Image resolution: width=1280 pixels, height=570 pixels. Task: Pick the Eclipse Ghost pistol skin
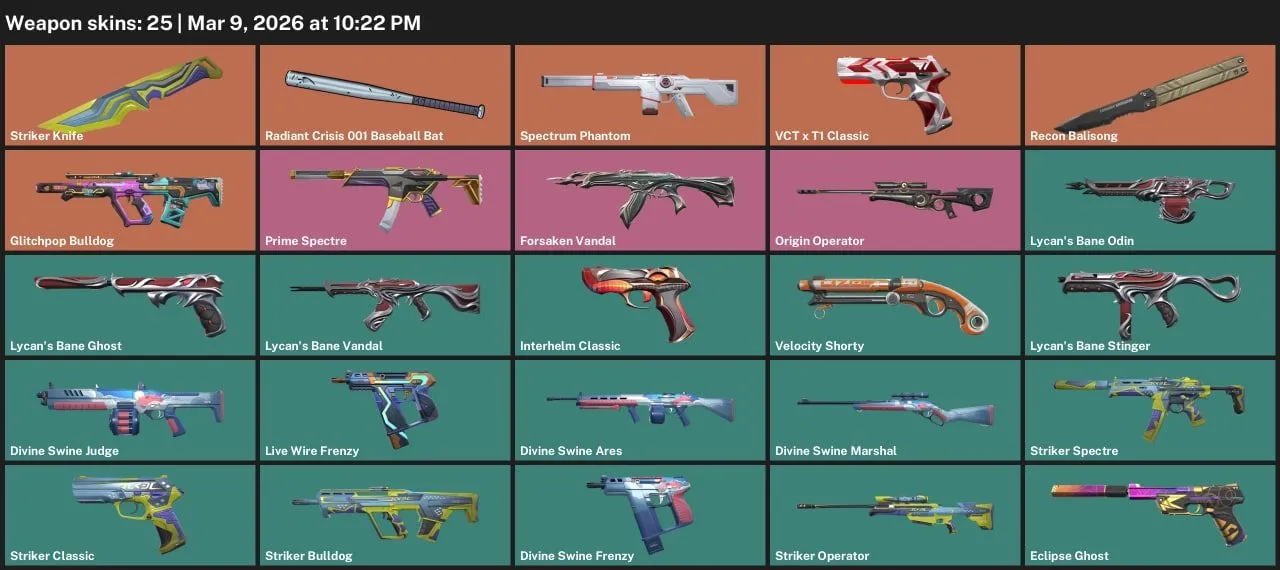click(1150, 515)
